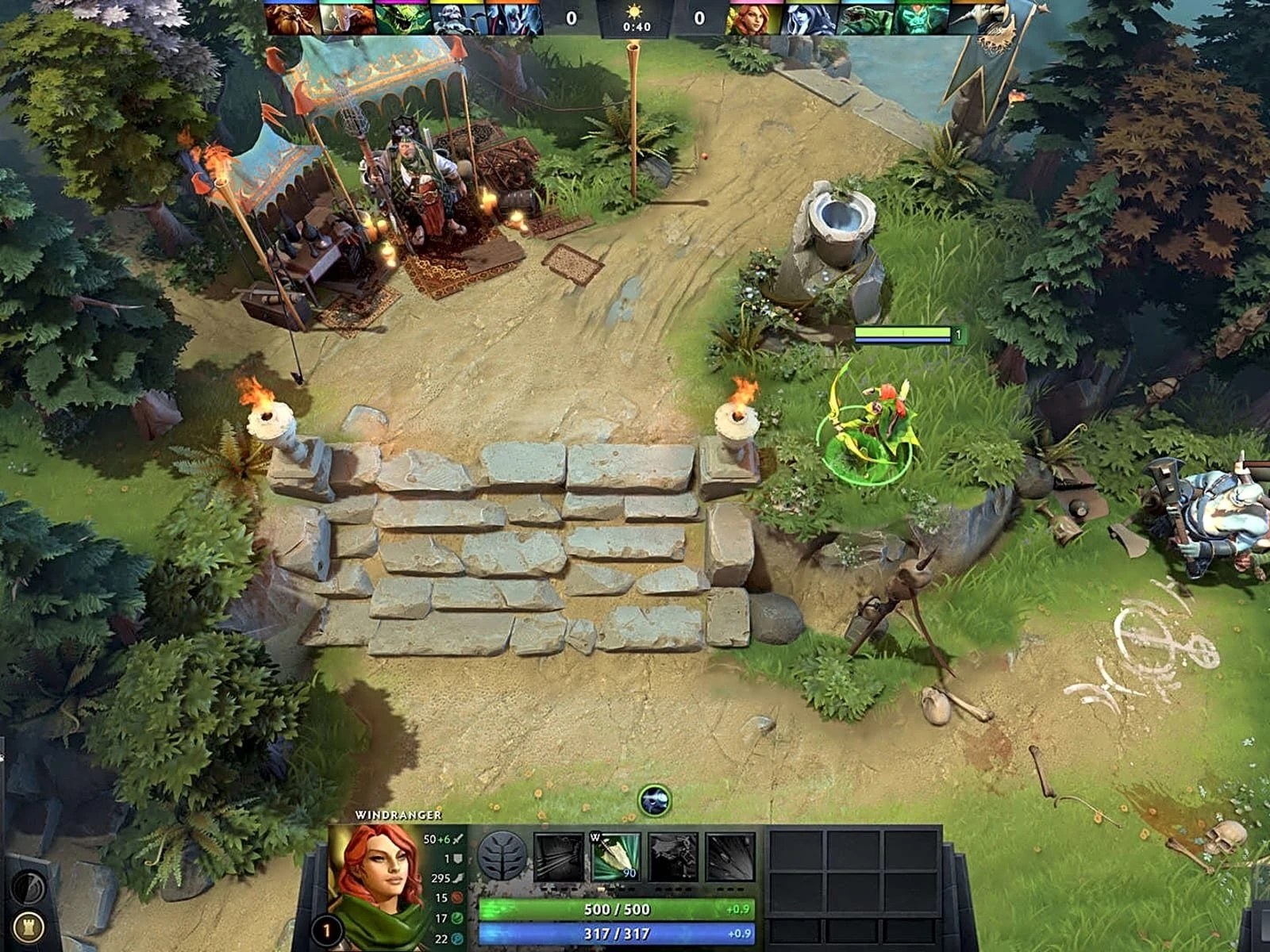Click the round blue icon above abilities
Image resolution: width=1270 pixels, height=952 pixels.
pyautogui.click(x=654, y=800)
